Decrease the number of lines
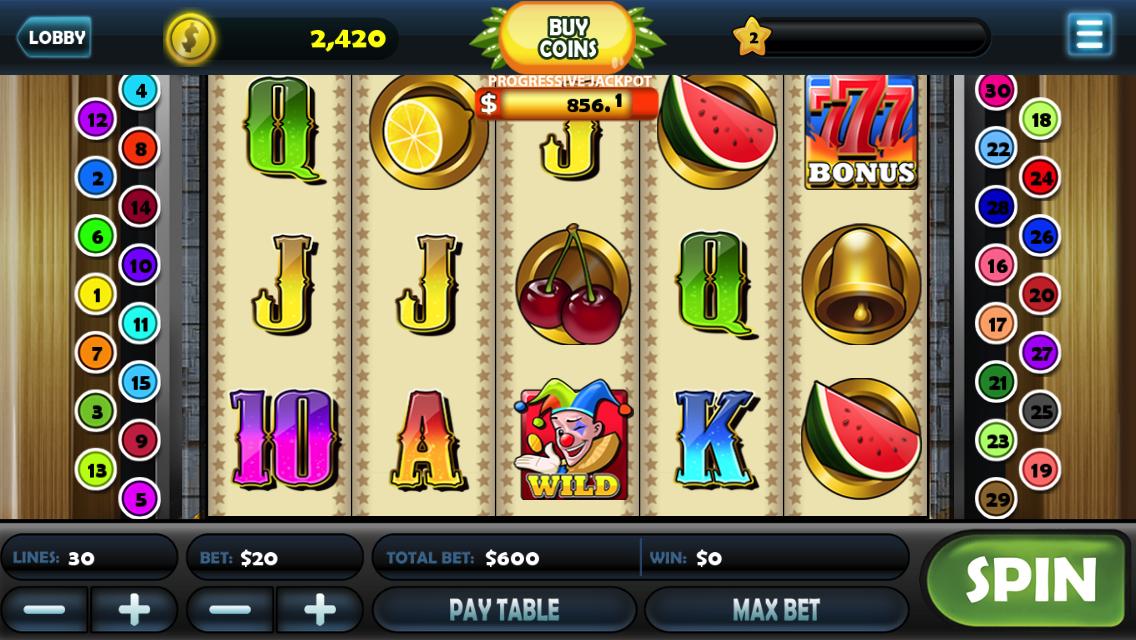1136x640 pixels. click(44, 609)
